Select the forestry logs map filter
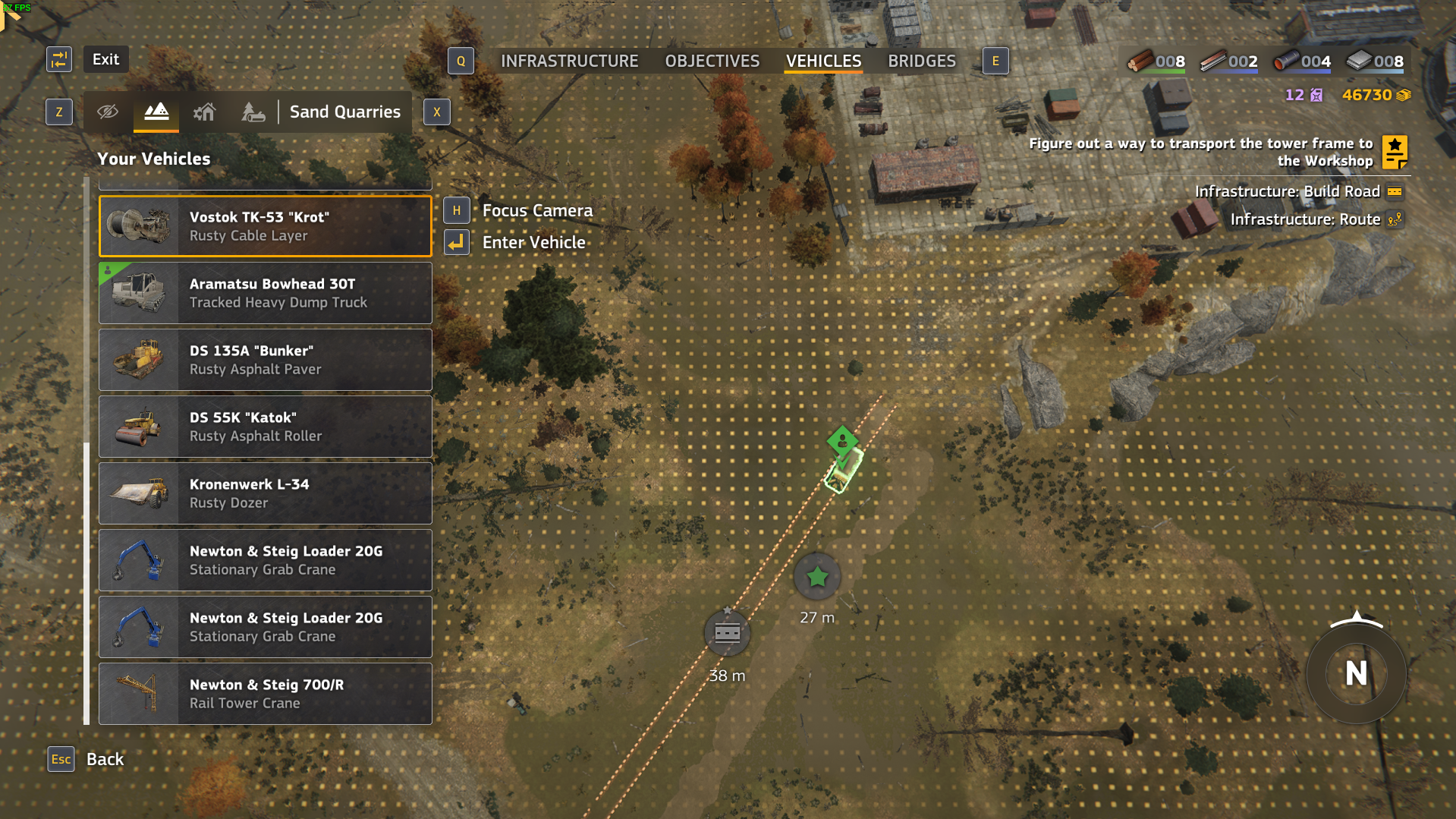 coord(253,112)
